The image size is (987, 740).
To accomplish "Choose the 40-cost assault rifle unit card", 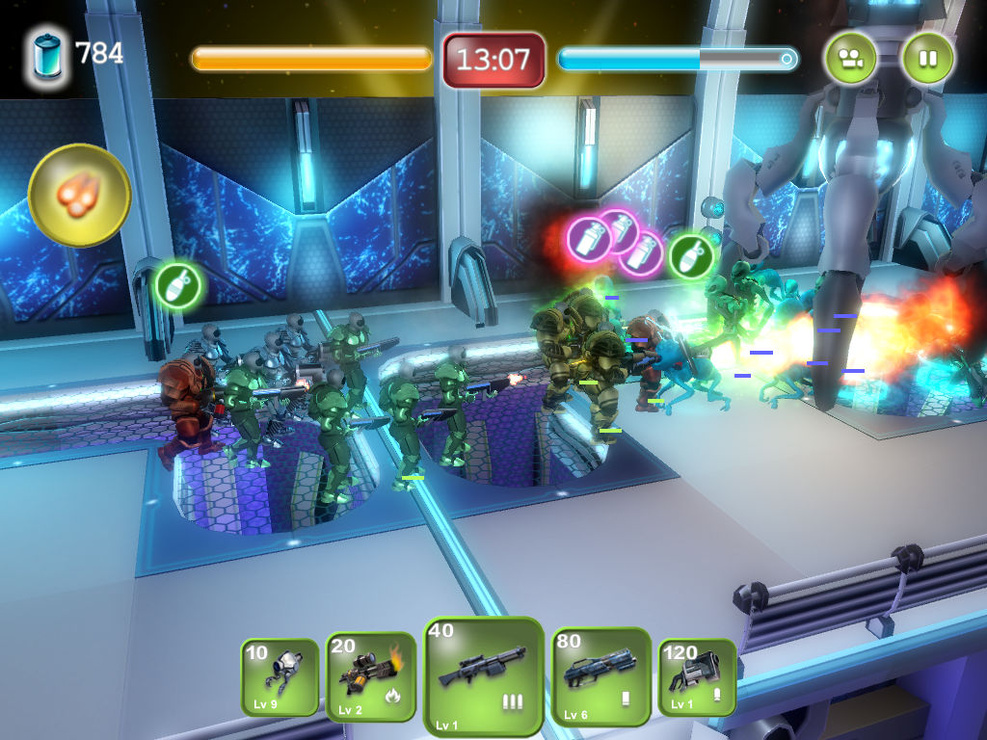I will pos(483,677).
